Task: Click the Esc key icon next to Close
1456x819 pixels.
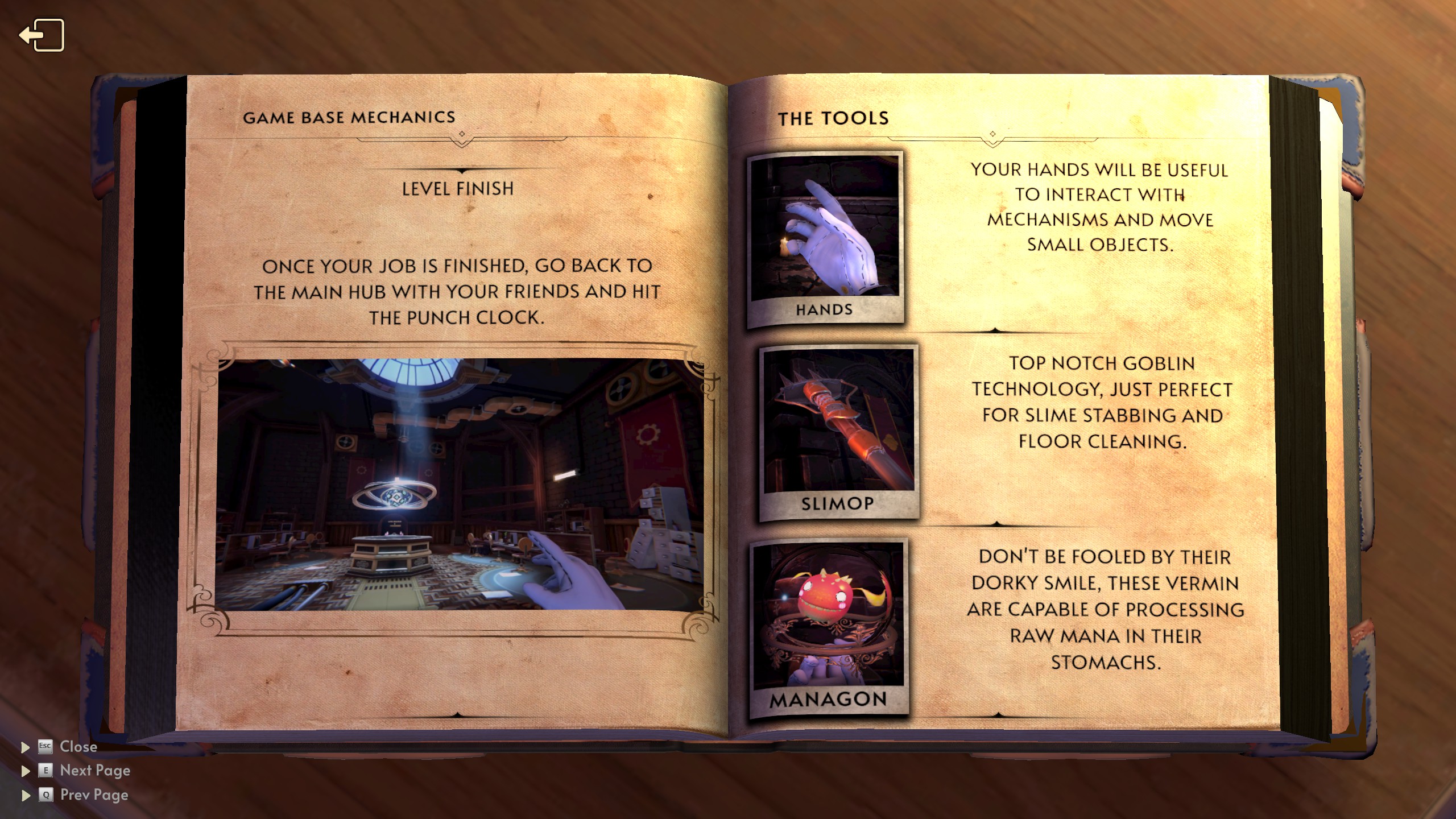Action: click(45, 747)
